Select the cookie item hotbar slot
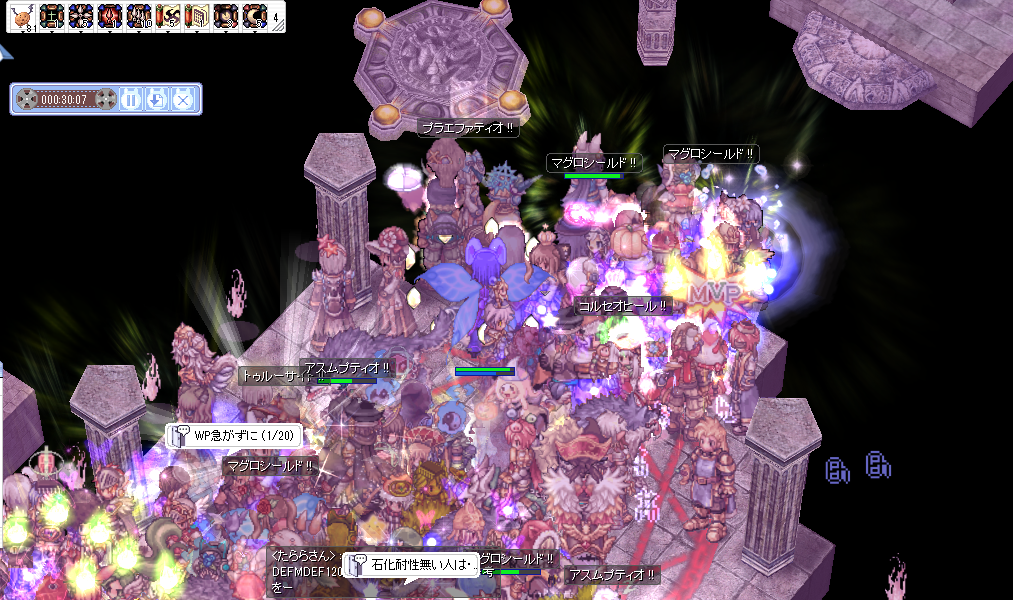The image size is (1013, 600). click(22, 16)
